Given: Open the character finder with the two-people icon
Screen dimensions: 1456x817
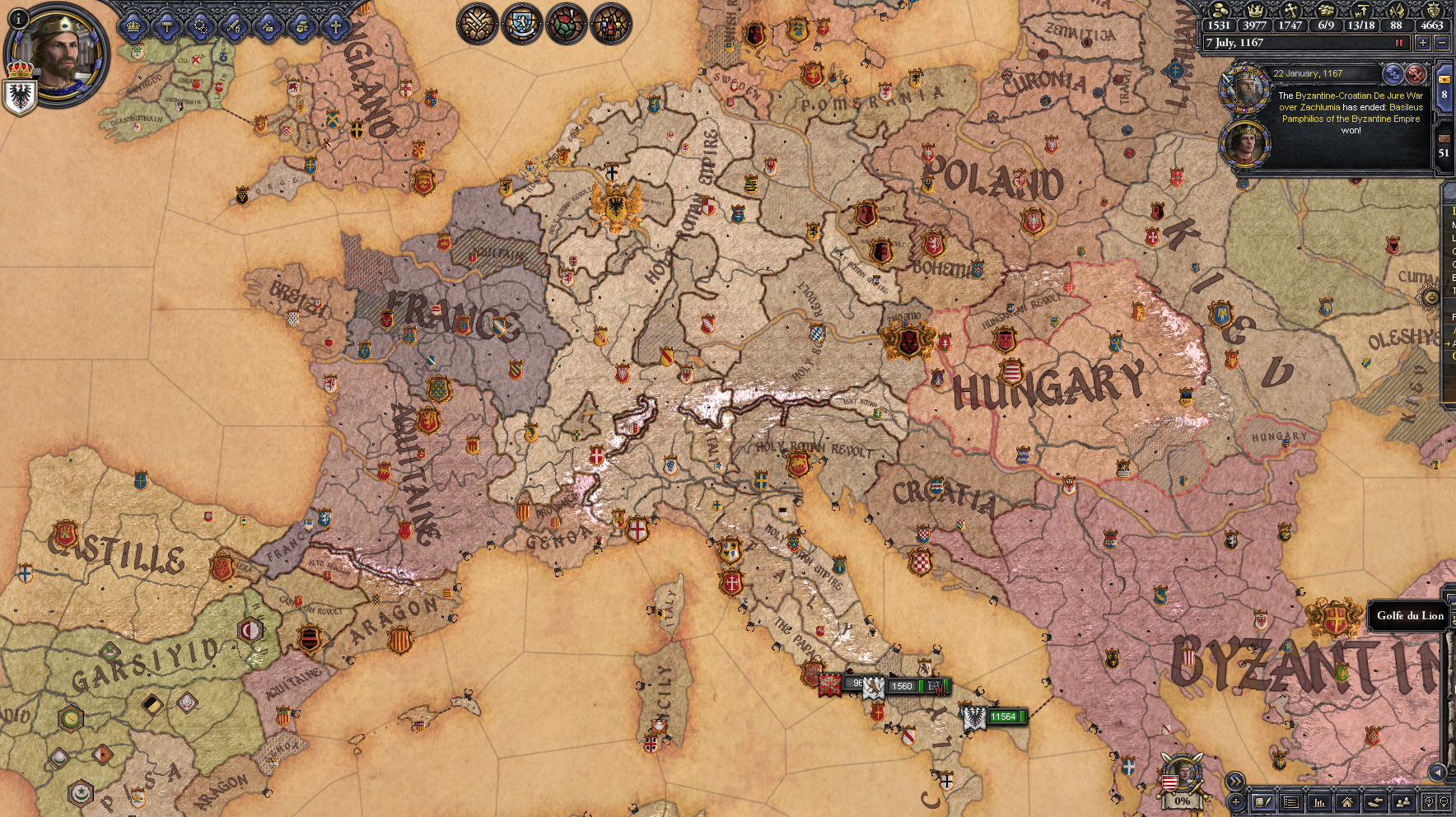Looking at the screenshot, I should click(x=1403, y=802).
